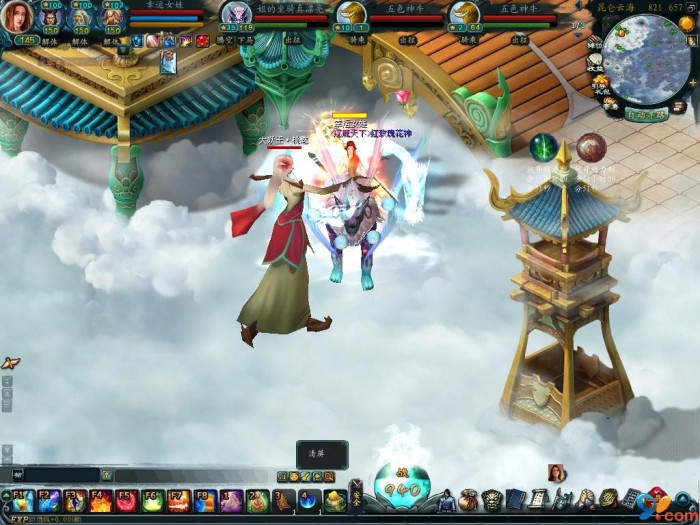Click the 清屏 clear-screen button
Screen dimensions: 700x525
(x=322, y=452)
